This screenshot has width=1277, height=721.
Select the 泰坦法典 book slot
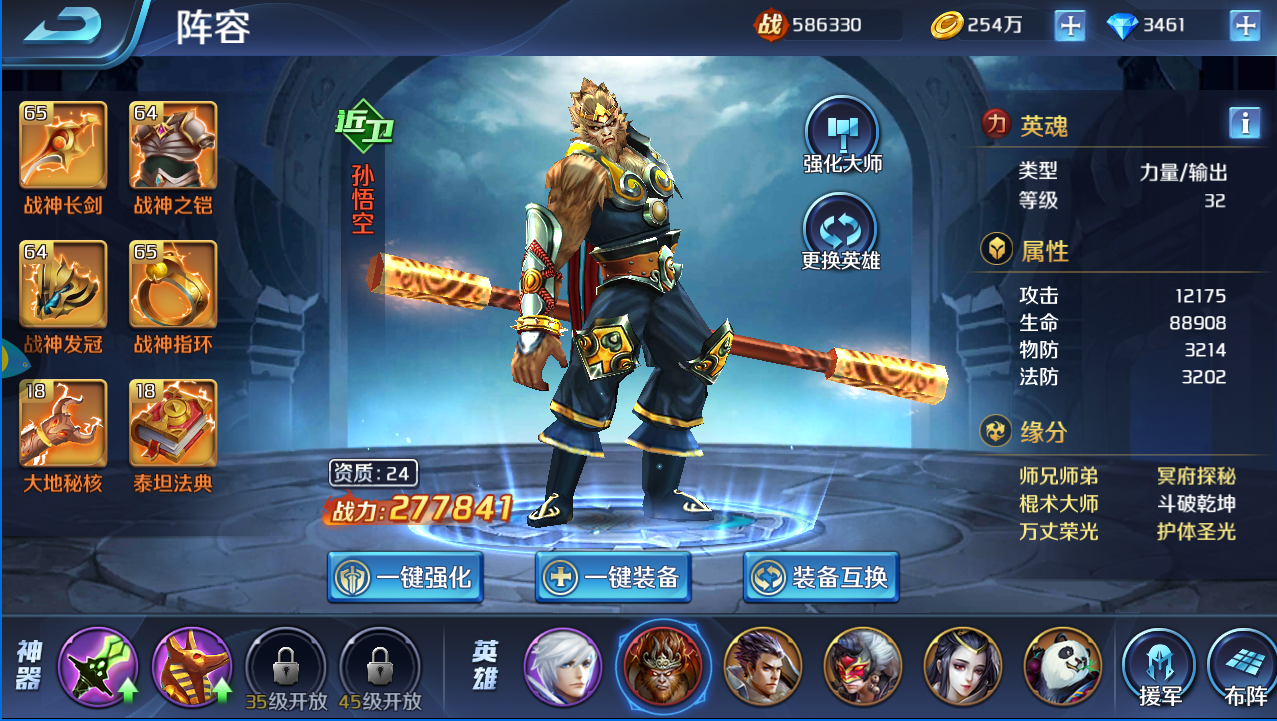point(173,424)
